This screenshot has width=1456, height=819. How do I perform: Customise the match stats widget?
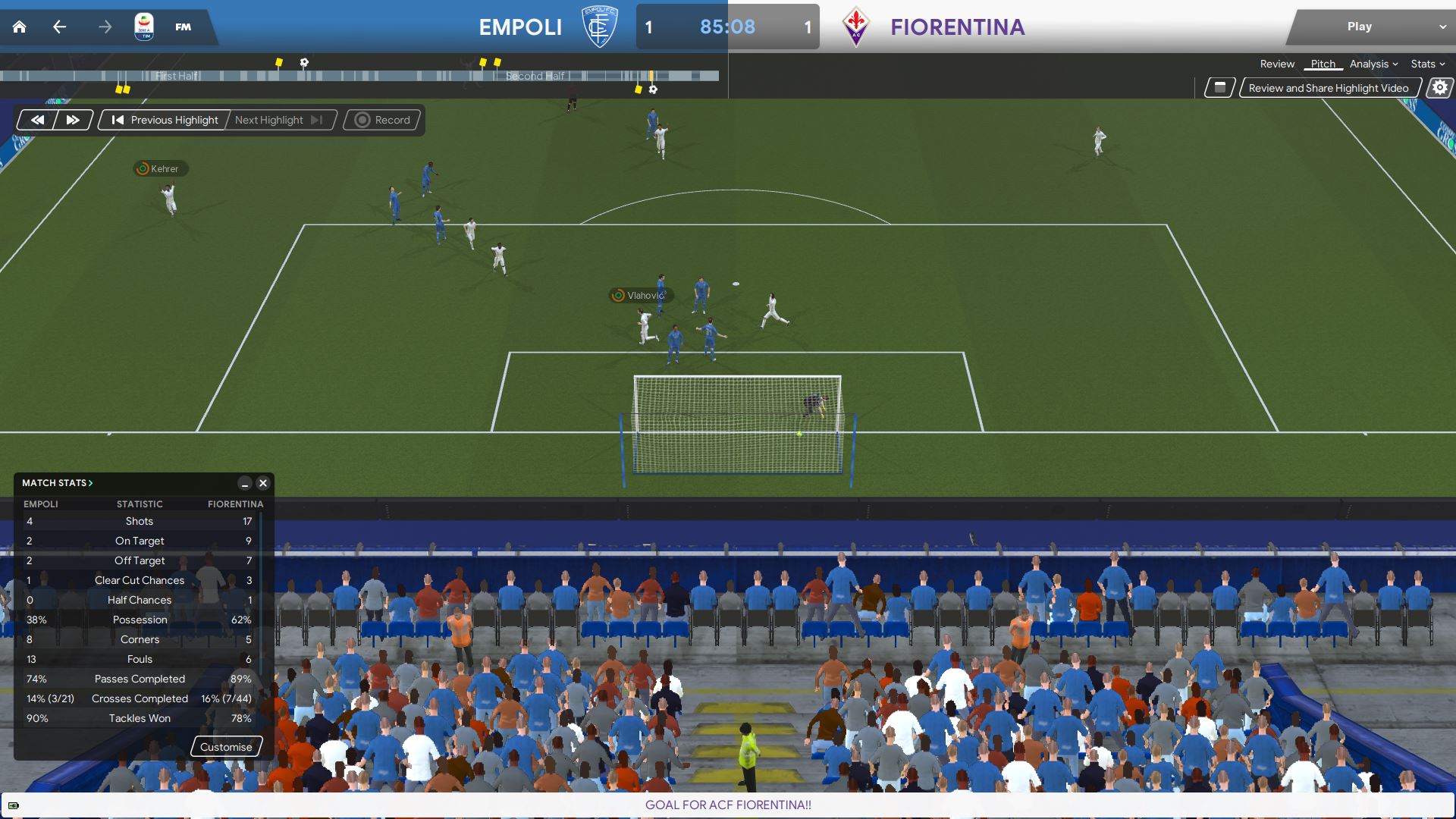[x=226, y=747]
